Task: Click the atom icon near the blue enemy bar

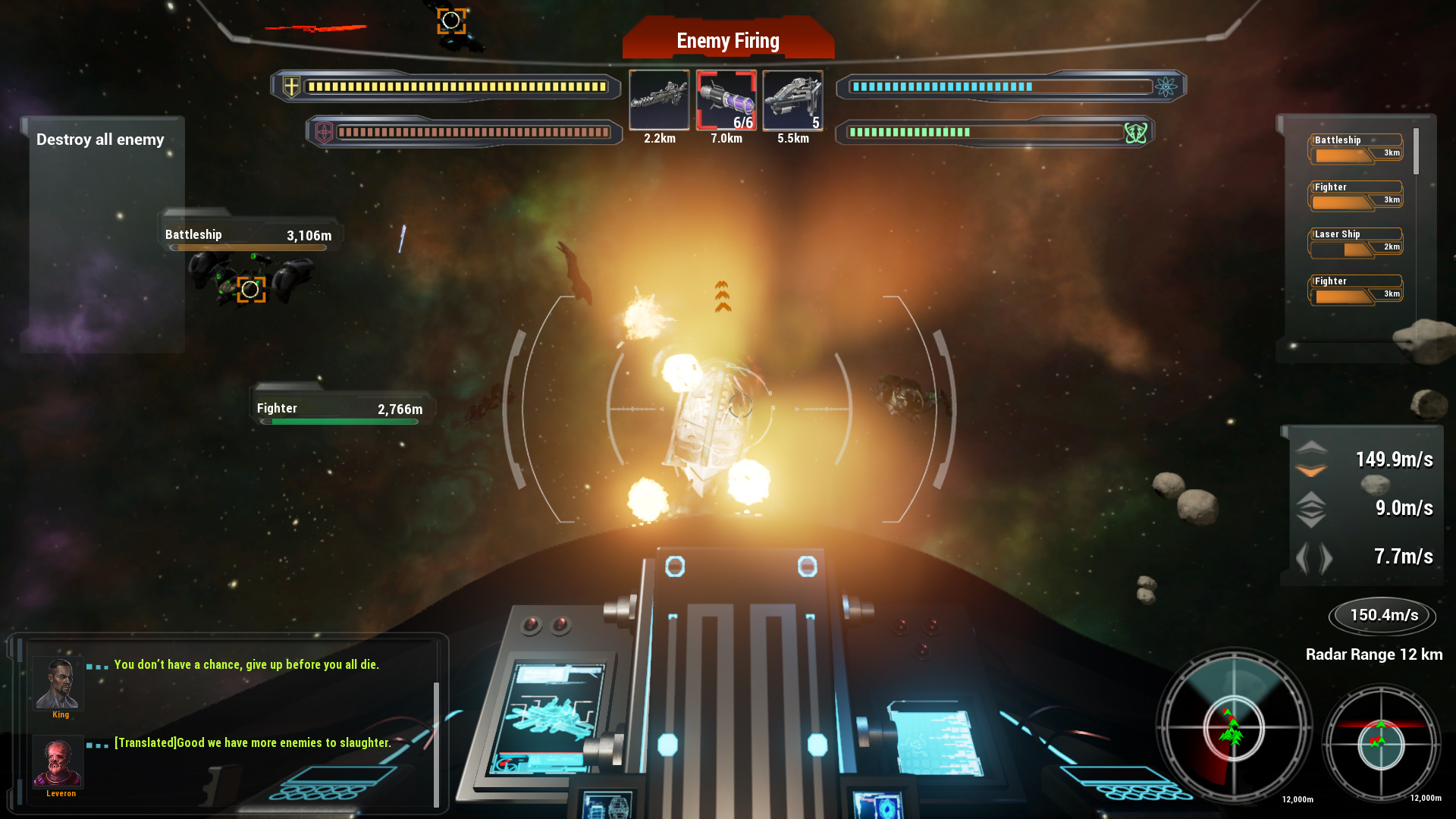Action: click(1167, 86)
